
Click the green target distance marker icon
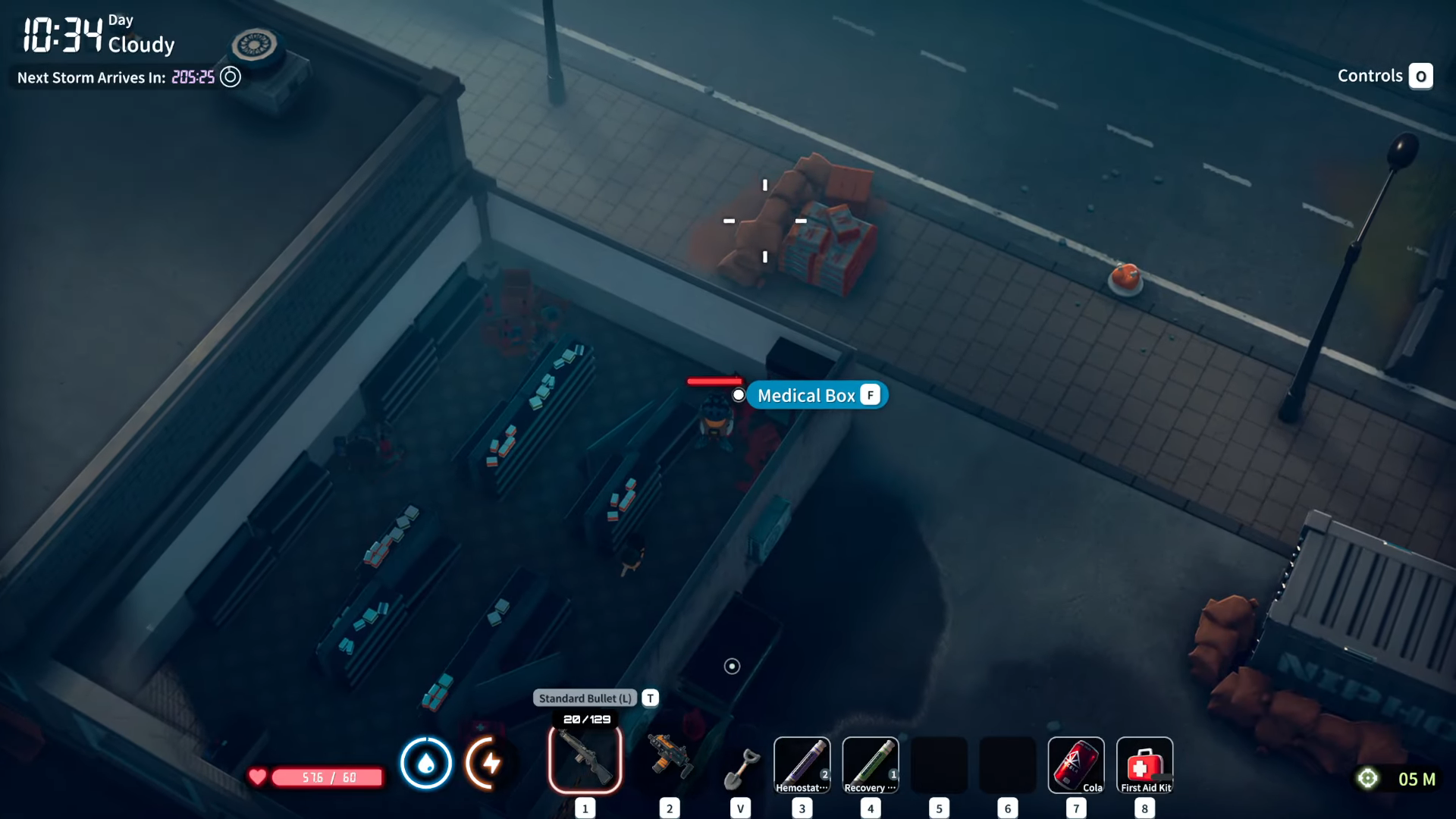(1367, 779)
